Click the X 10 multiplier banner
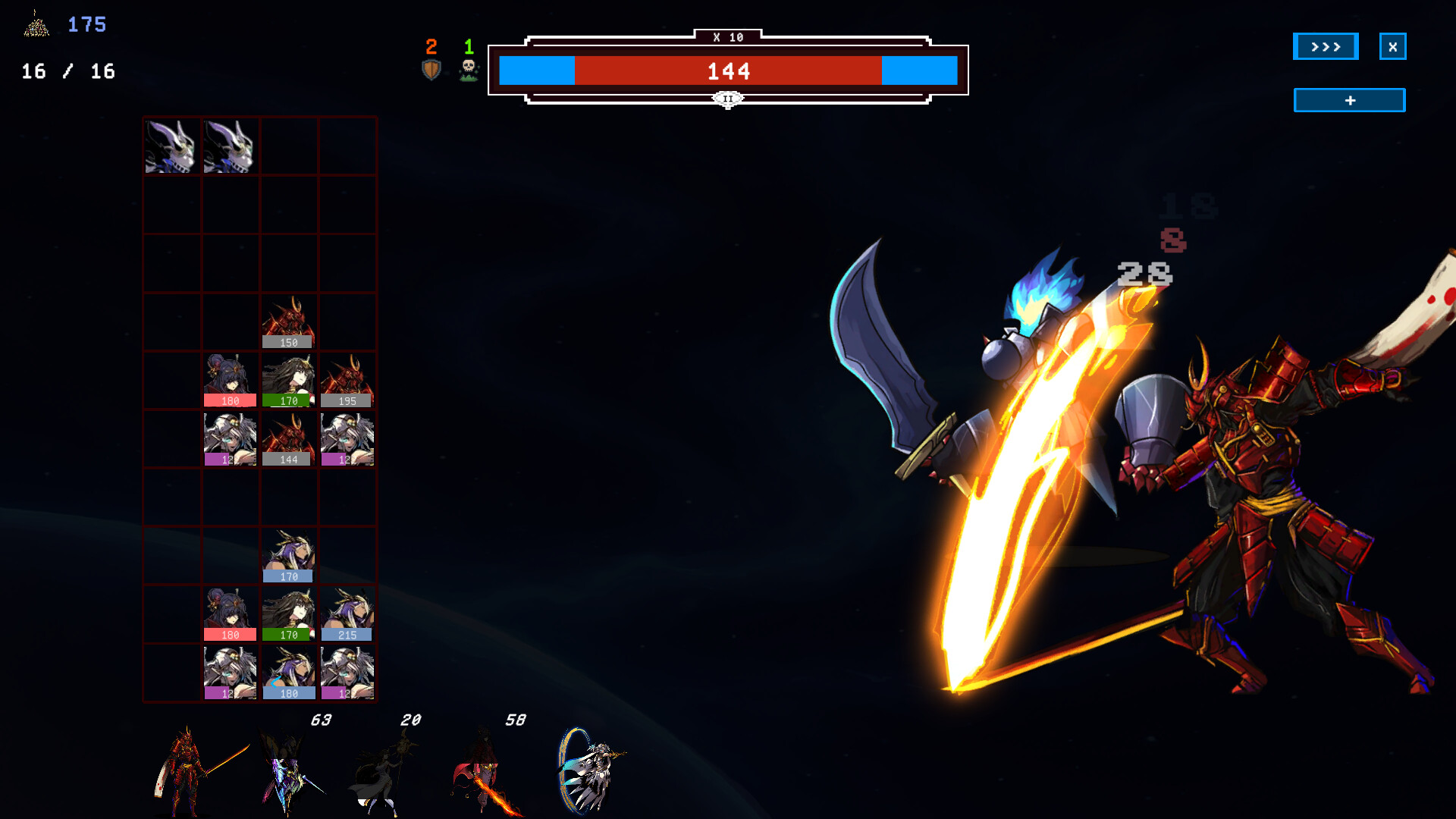This screenshot has height=819, width=1456. coord(727,35)
